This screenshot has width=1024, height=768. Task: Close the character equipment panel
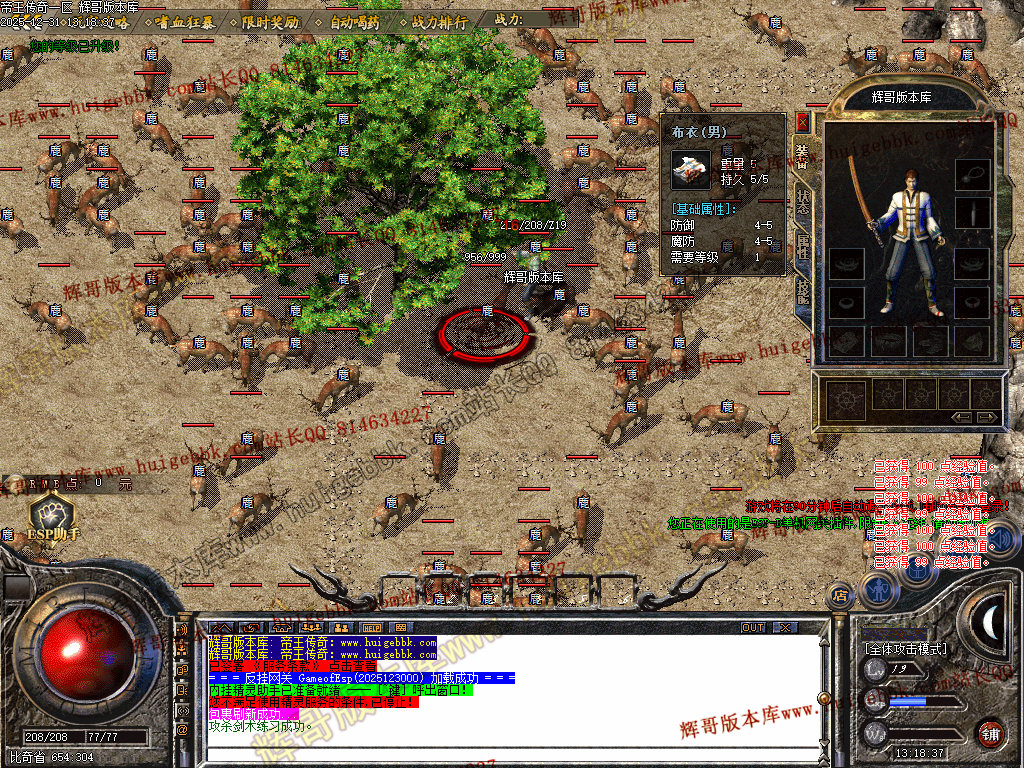click(x=802, y=122)
